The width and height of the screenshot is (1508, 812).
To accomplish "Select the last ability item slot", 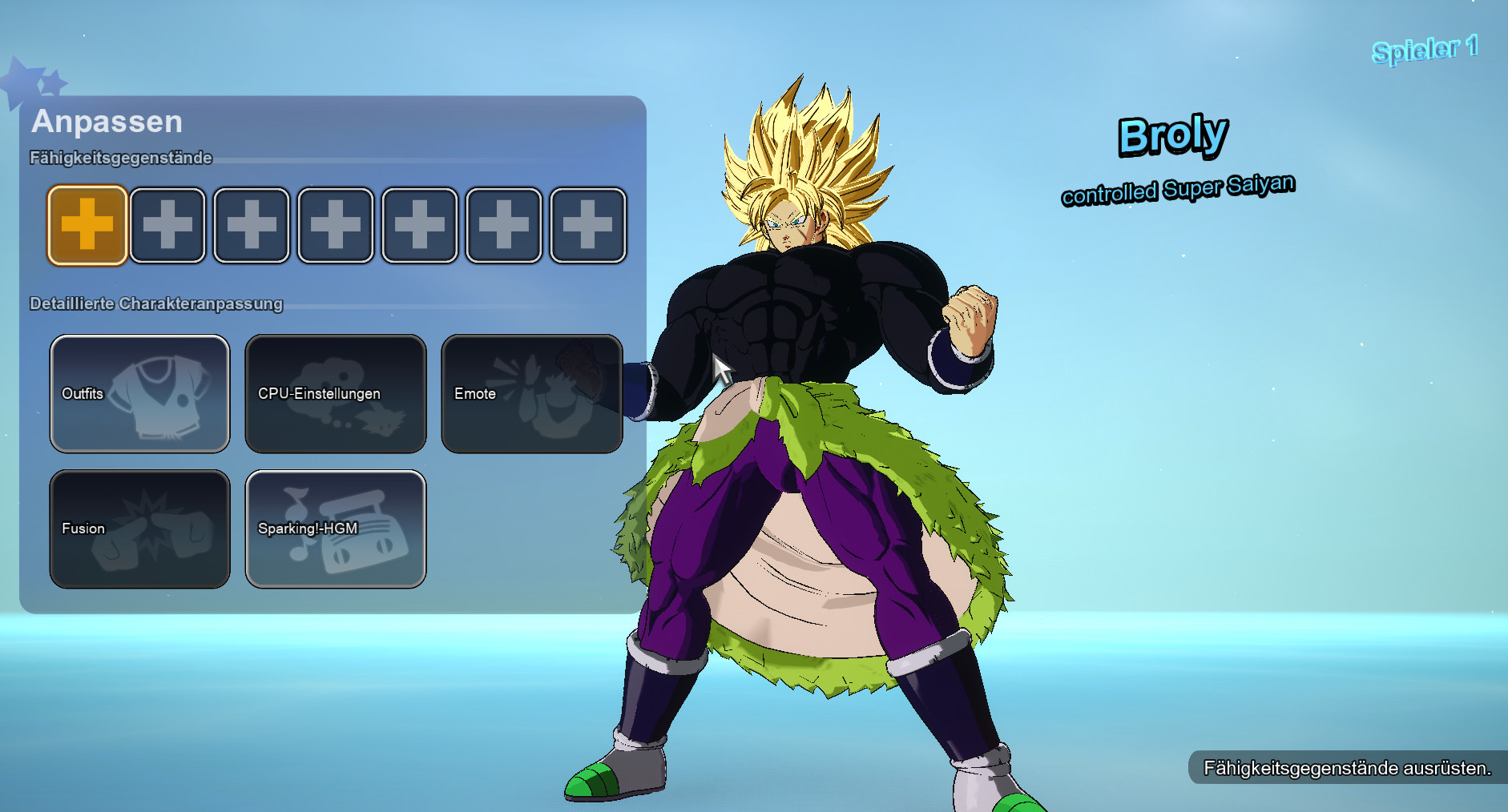I will (587, 224).
